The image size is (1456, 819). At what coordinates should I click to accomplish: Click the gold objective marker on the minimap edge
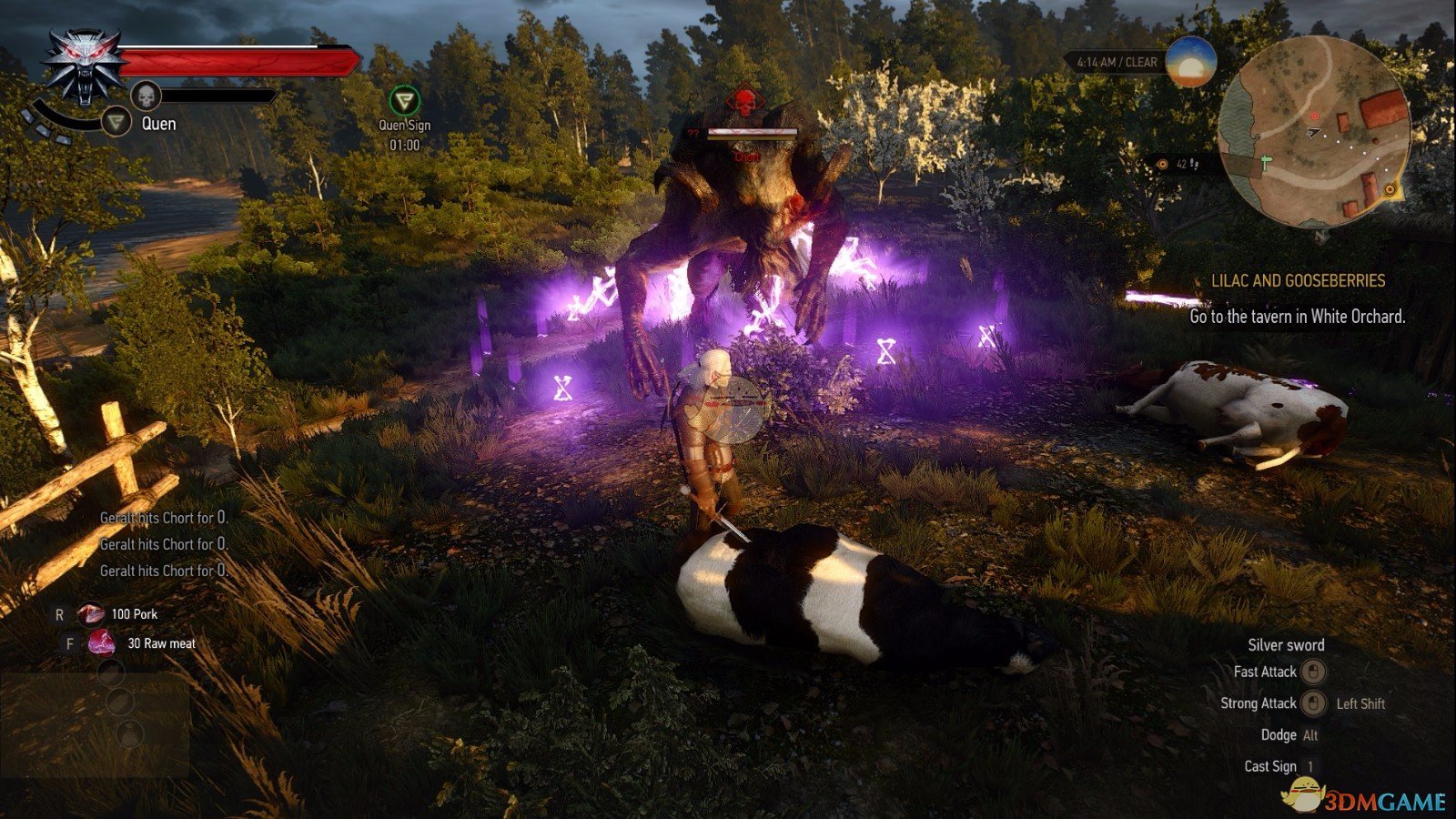[1390, 188]
